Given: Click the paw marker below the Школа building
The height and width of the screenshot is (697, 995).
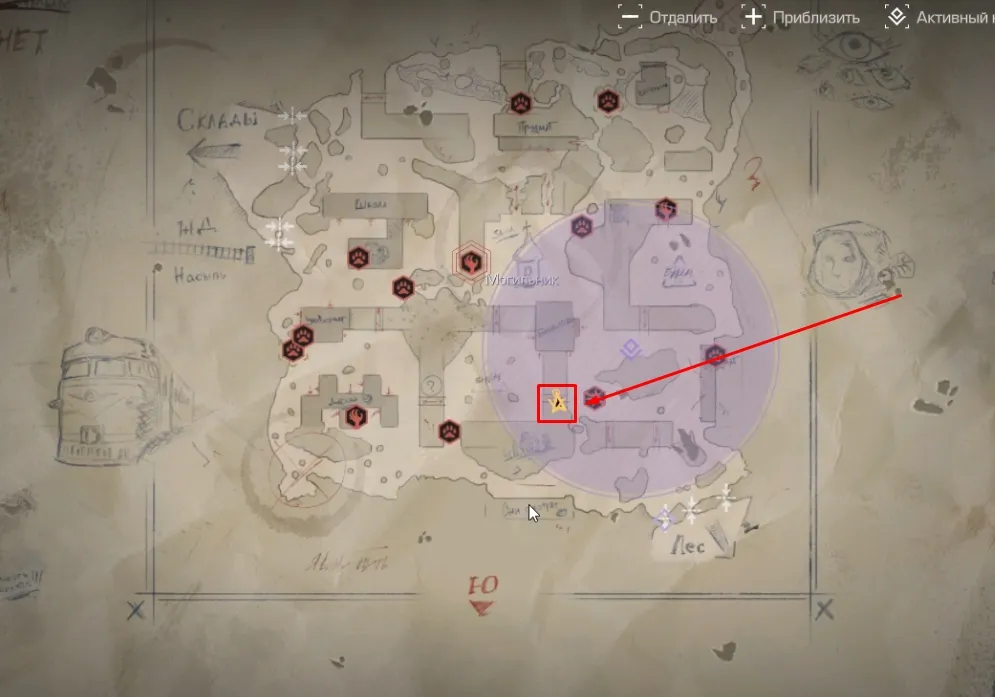Looking at the screenshot, I should pos(358,255).
